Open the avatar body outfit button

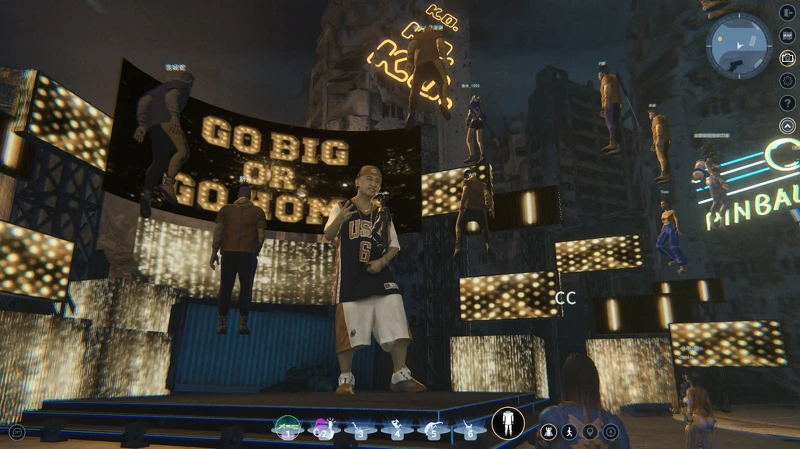click(x=508, y=423)
